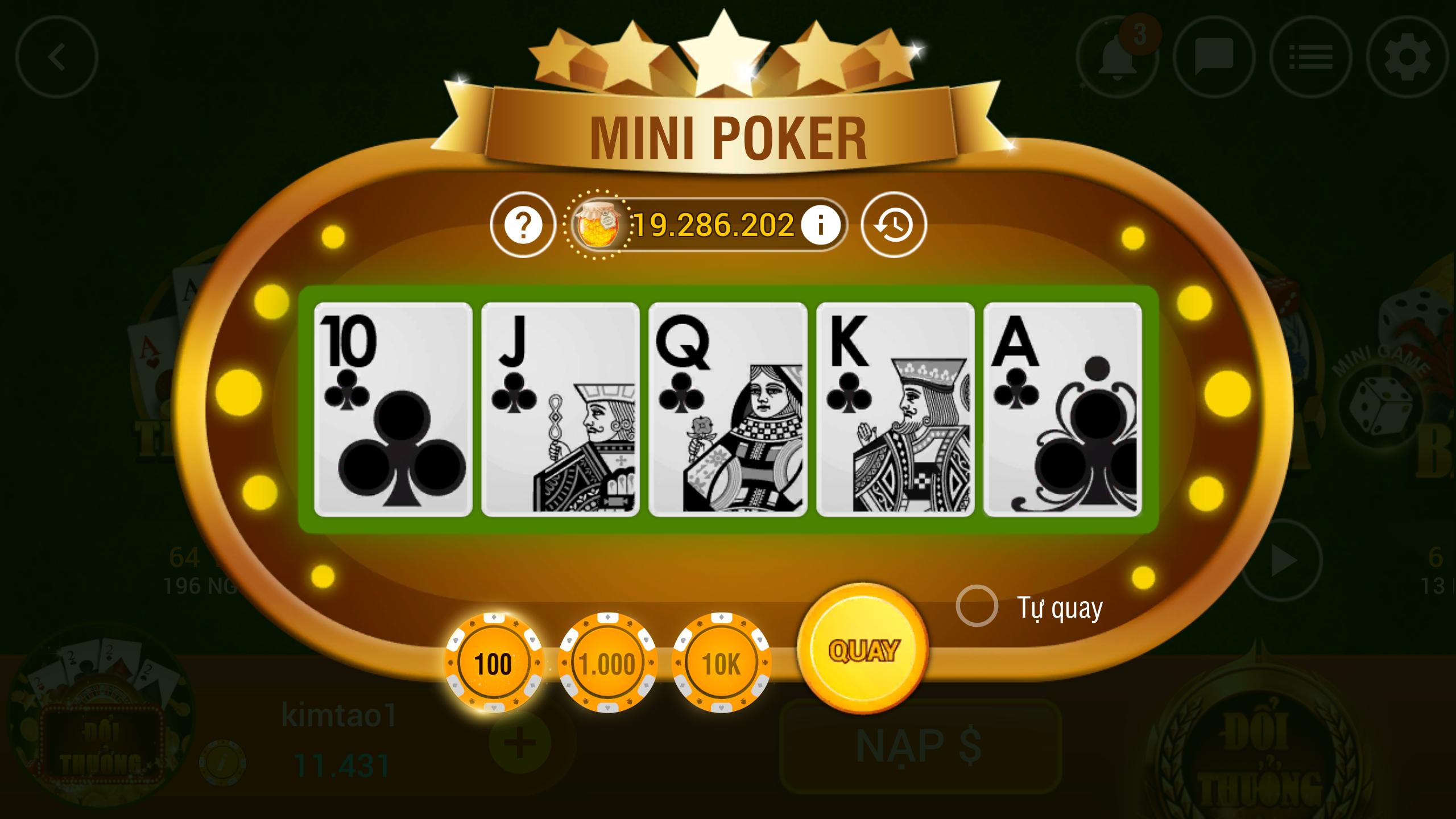Open the chat bubble icon
Viewport: 1456px width, 819px height.
(1214, 57)
